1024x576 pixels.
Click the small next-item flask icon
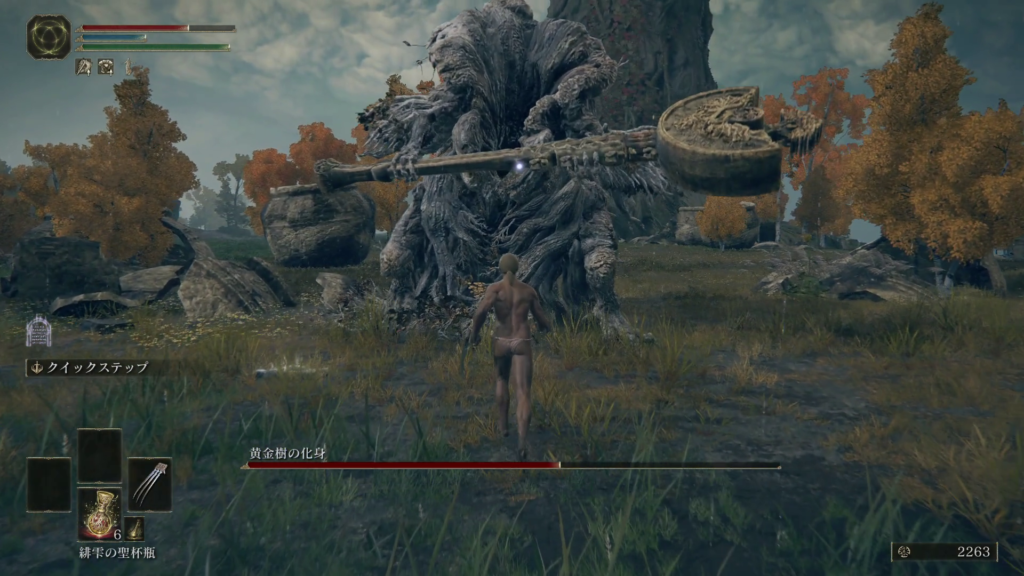click(135, 529)
